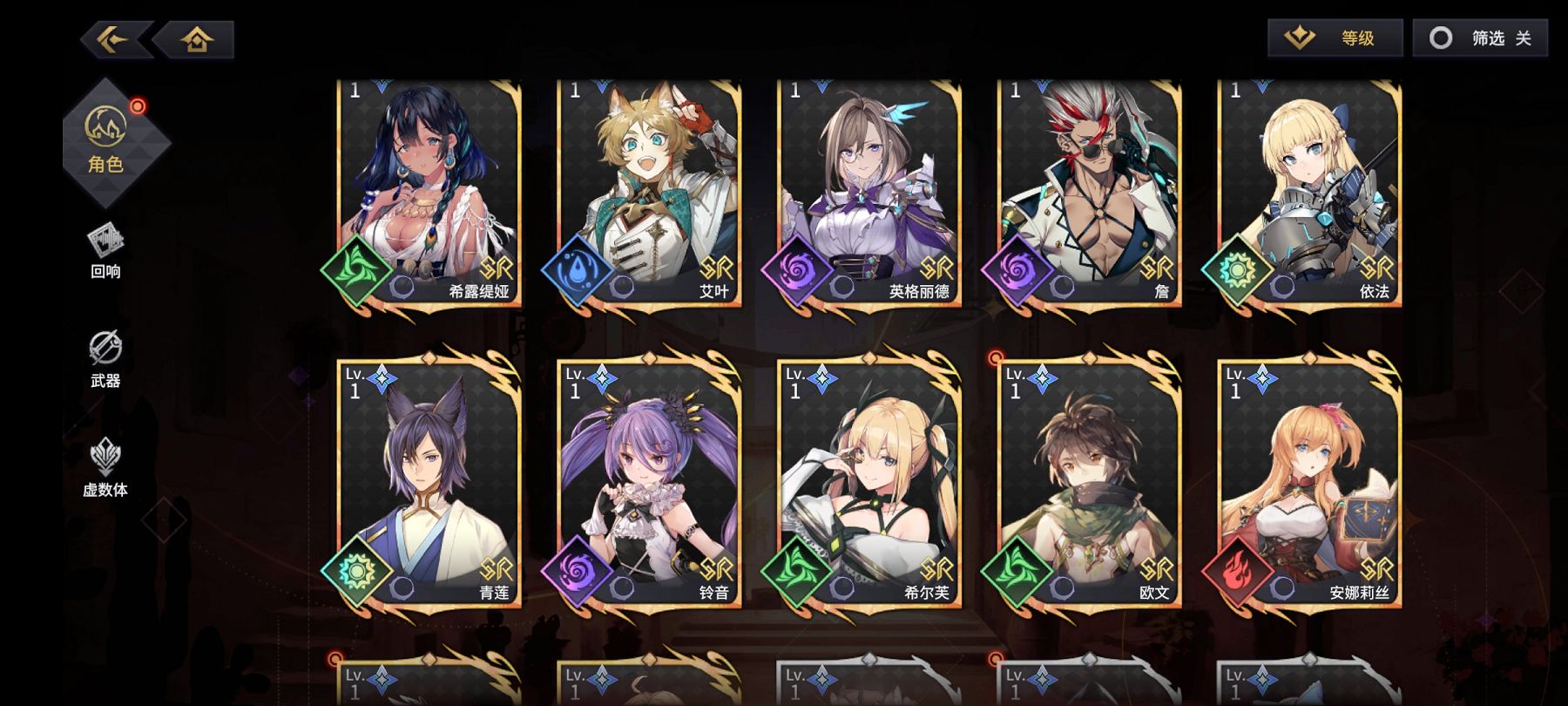This screenshot has height=706, width=1568.
Task: Choose the 艾叶 character card
Action: [649, 192]
